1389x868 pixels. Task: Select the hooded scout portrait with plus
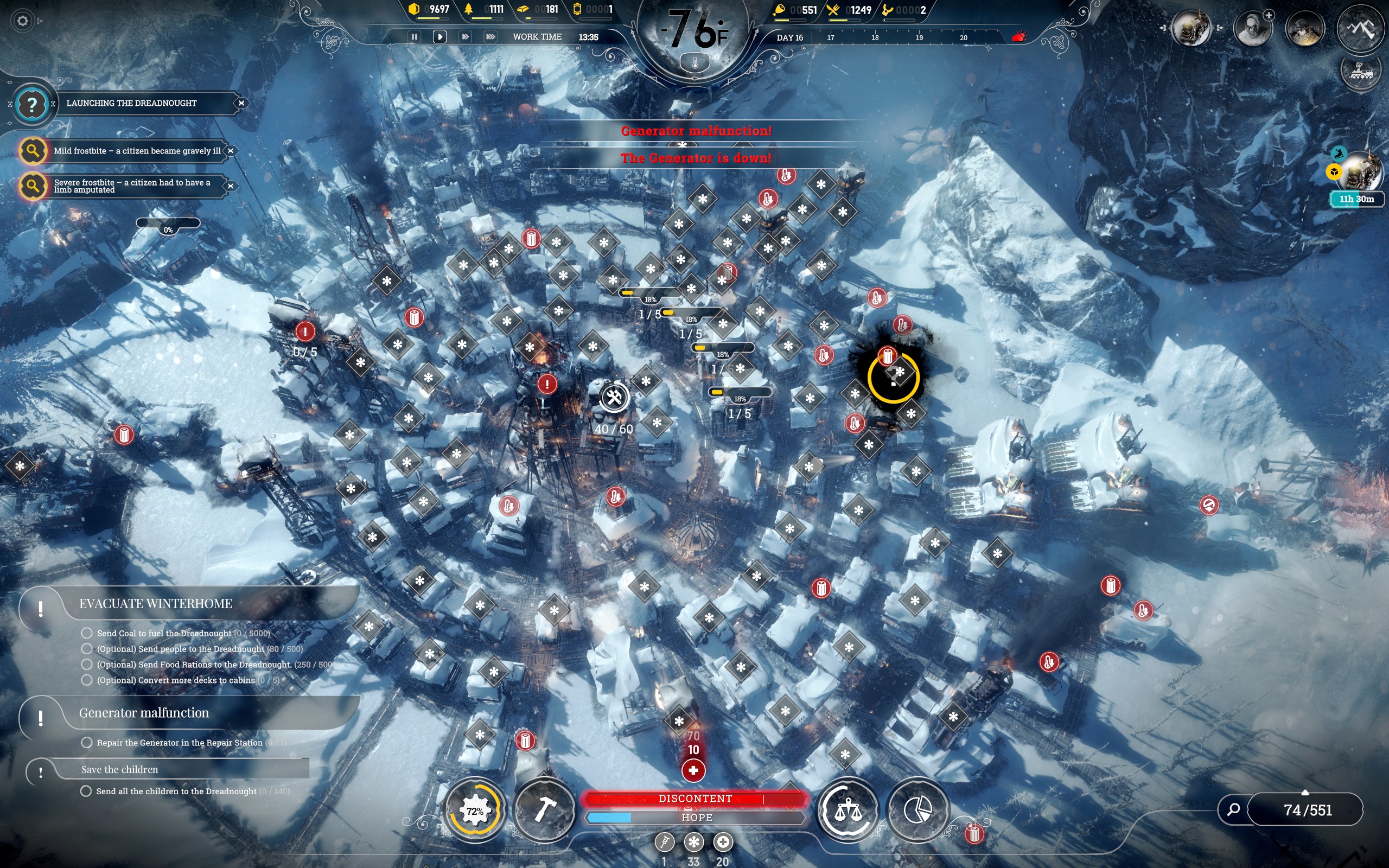point(1252,29)
